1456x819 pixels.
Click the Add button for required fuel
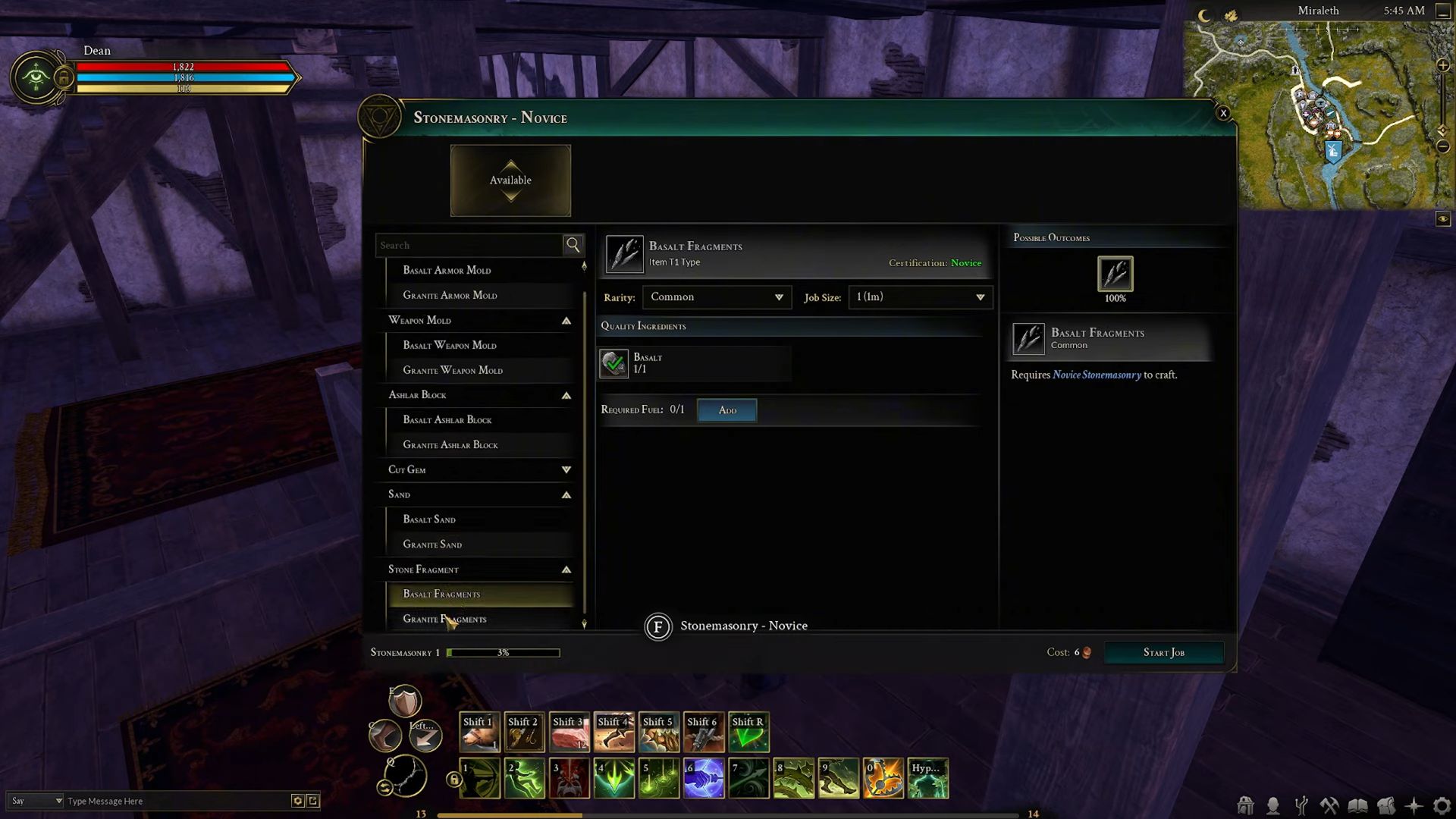726,409
